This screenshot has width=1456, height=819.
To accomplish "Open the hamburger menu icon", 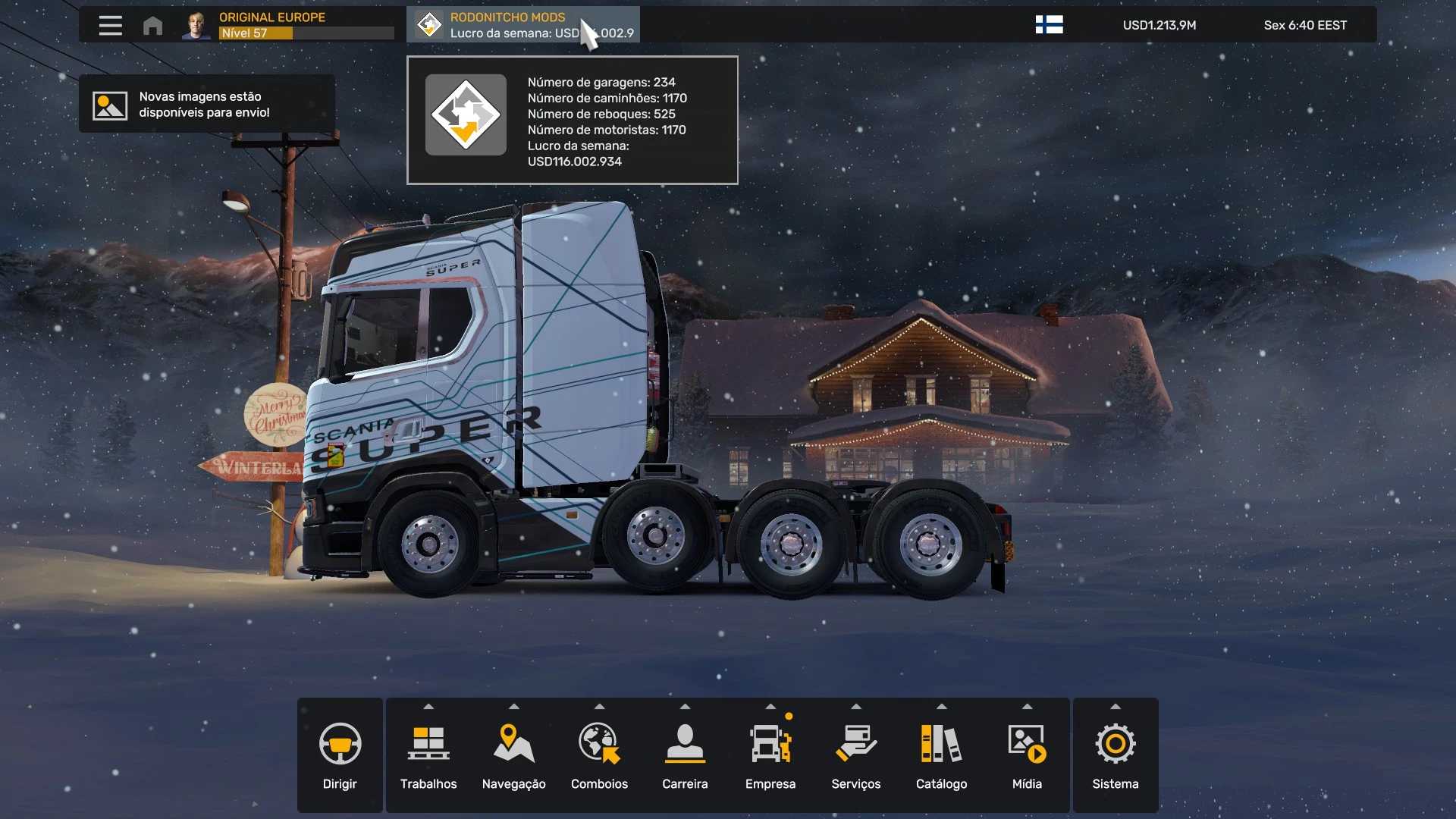I will pyautogui.click(x=110, y=25).
